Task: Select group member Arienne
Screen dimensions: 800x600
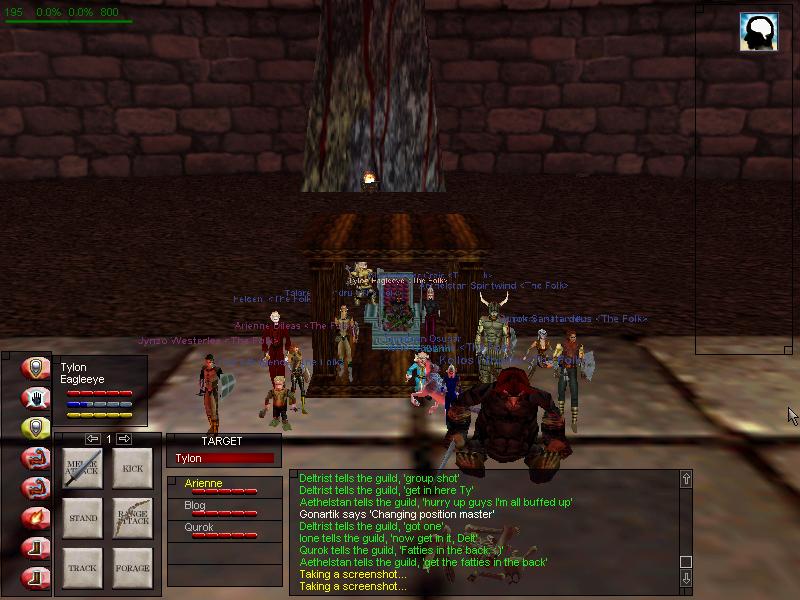Action: click(x=224, y=487)
